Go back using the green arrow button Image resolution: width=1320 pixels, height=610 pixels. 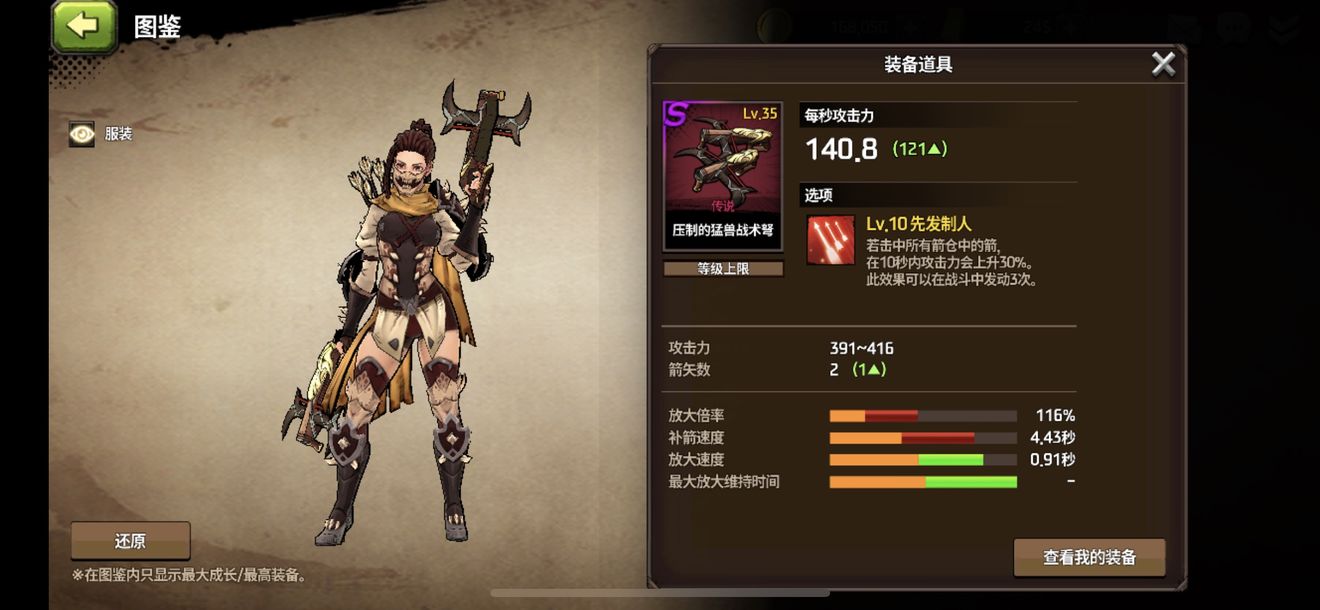coord(82,26)
